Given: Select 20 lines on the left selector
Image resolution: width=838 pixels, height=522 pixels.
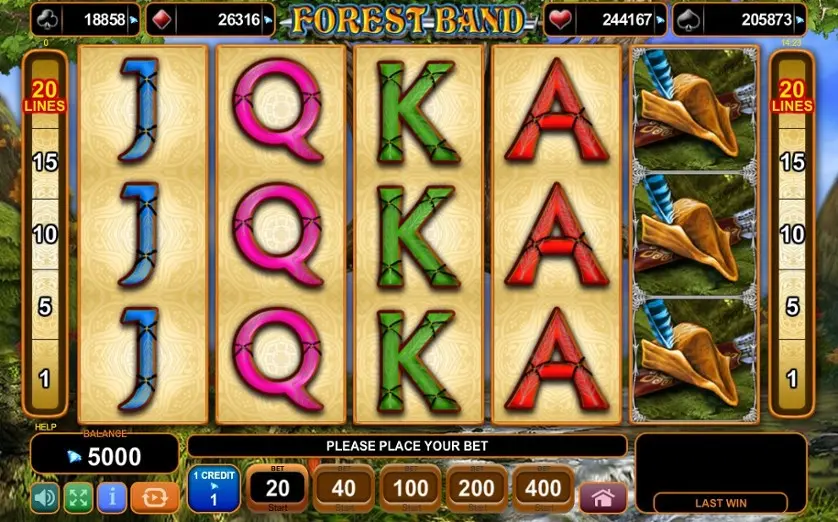Looking at the screenshot, I should (x=45, y=97).
